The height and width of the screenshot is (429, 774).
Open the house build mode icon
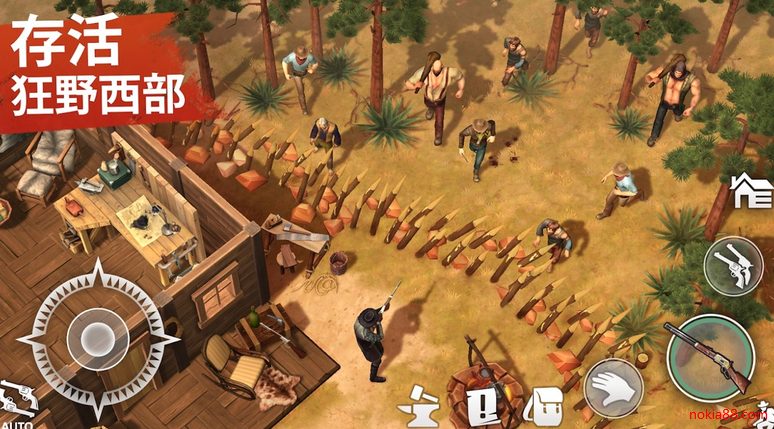(752, 189)
